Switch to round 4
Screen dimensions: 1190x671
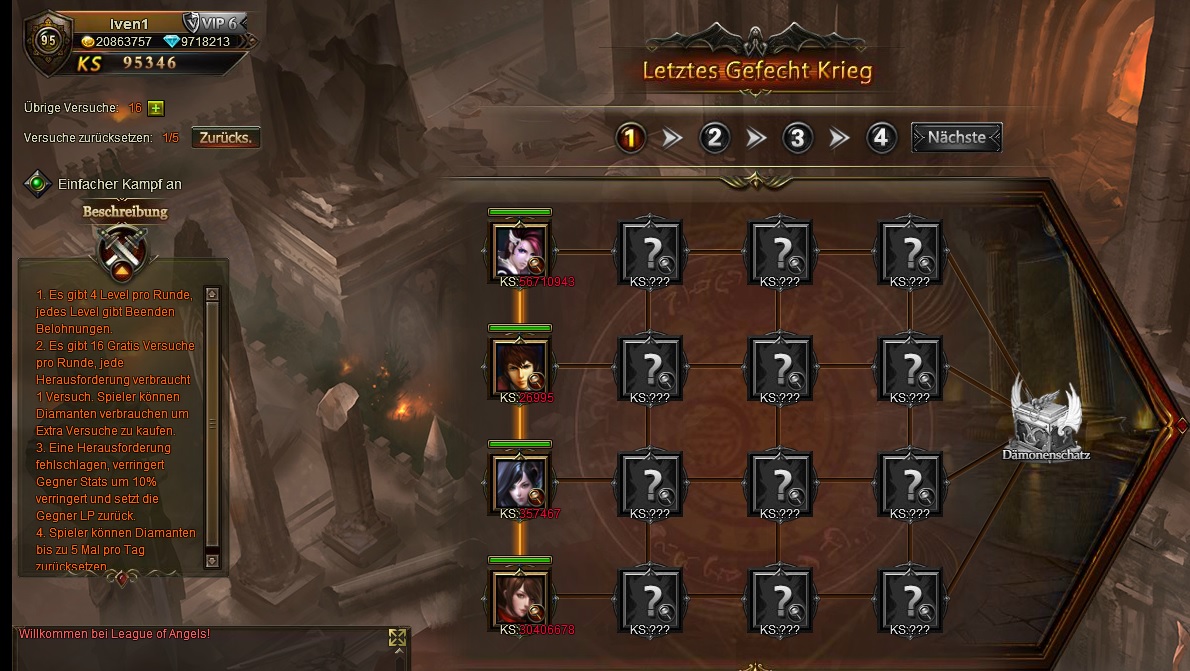tap(880, 138)
